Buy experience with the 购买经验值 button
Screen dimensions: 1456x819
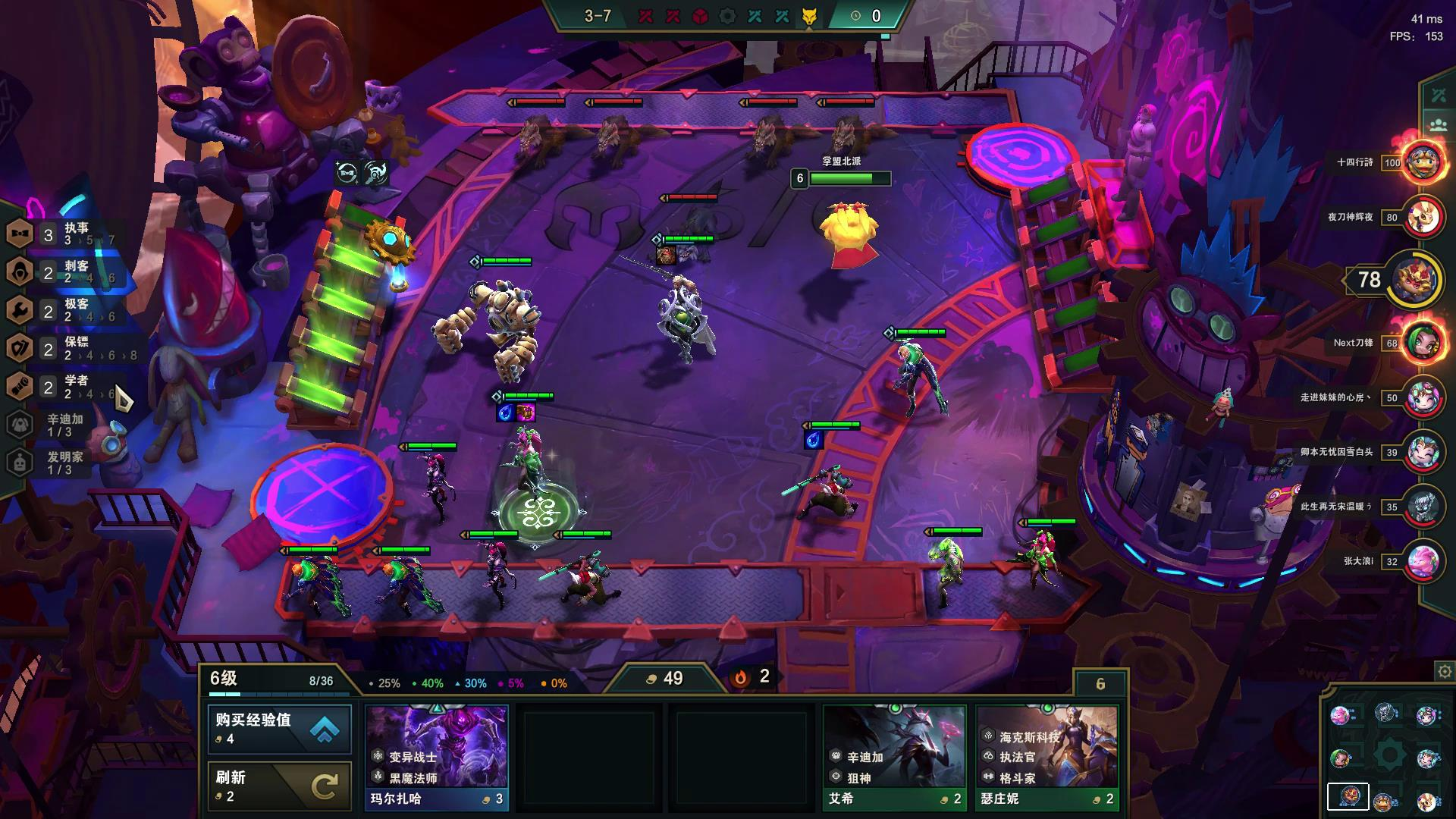point(279,729)
